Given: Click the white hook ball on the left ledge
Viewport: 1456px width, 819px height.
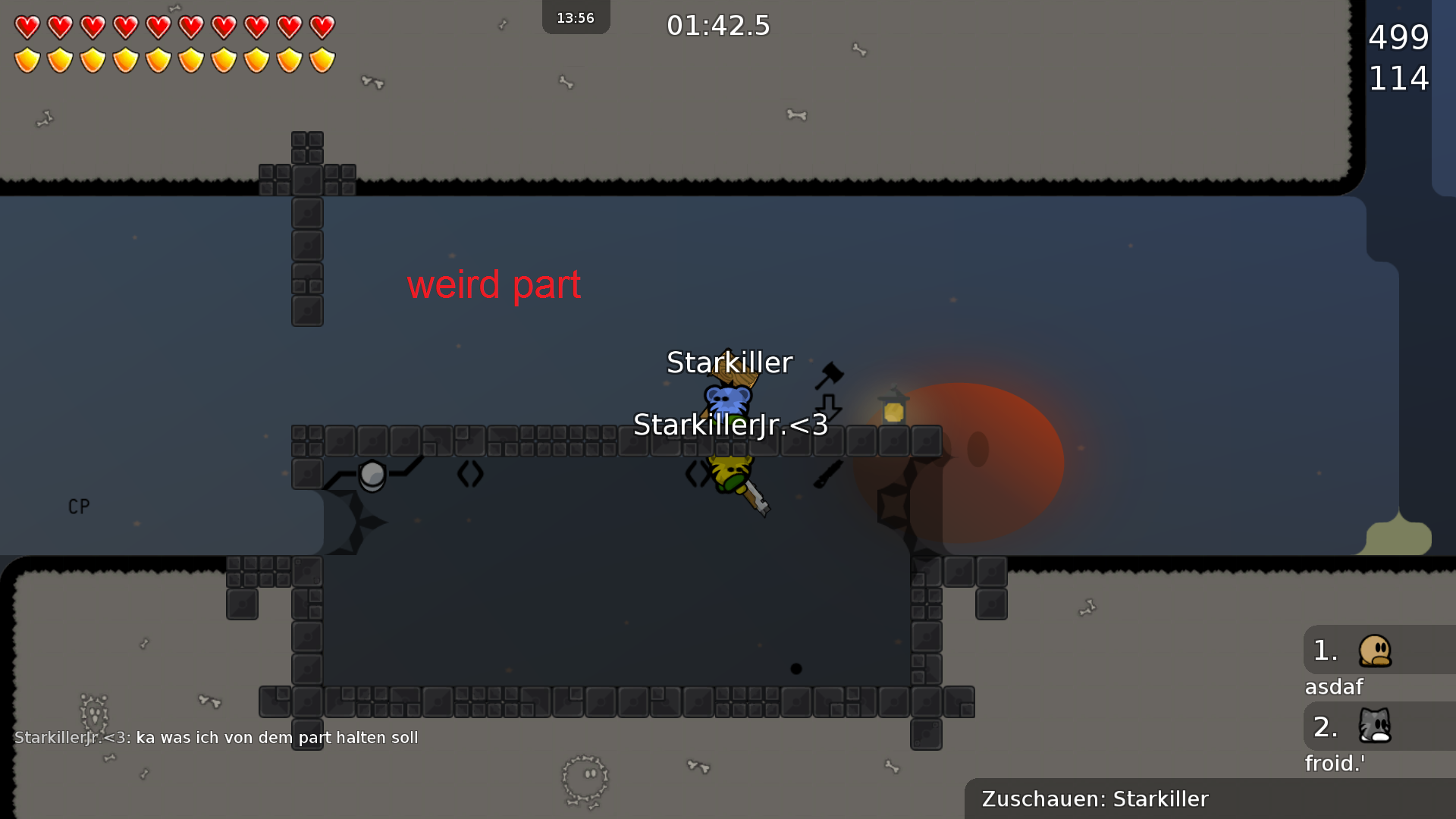Looking at the screenshot, I should [373, 476].
